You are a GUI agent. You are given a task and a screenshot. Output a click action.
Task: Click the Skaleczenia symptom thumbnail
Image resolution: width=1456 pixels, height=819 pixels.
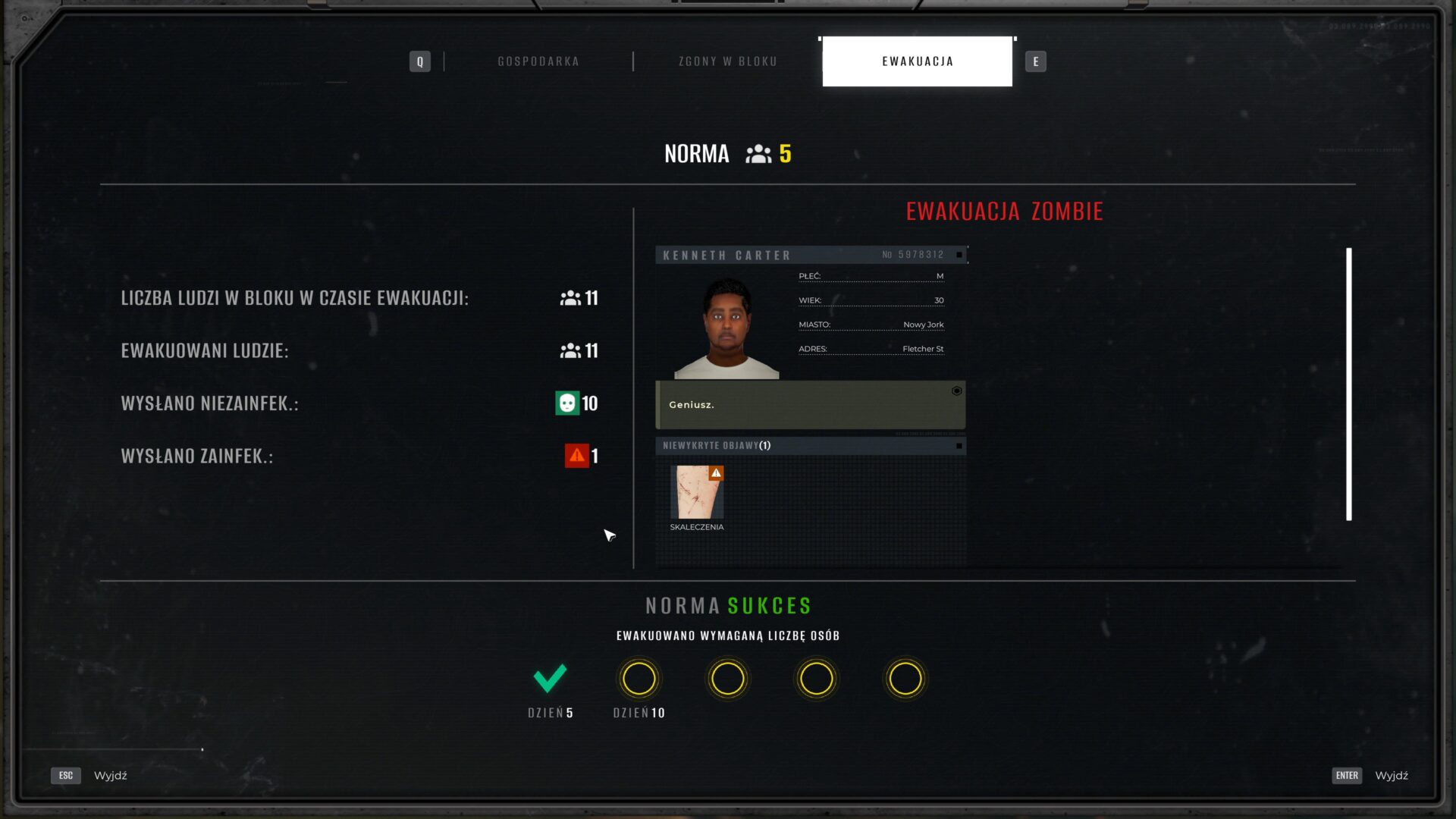697,492
